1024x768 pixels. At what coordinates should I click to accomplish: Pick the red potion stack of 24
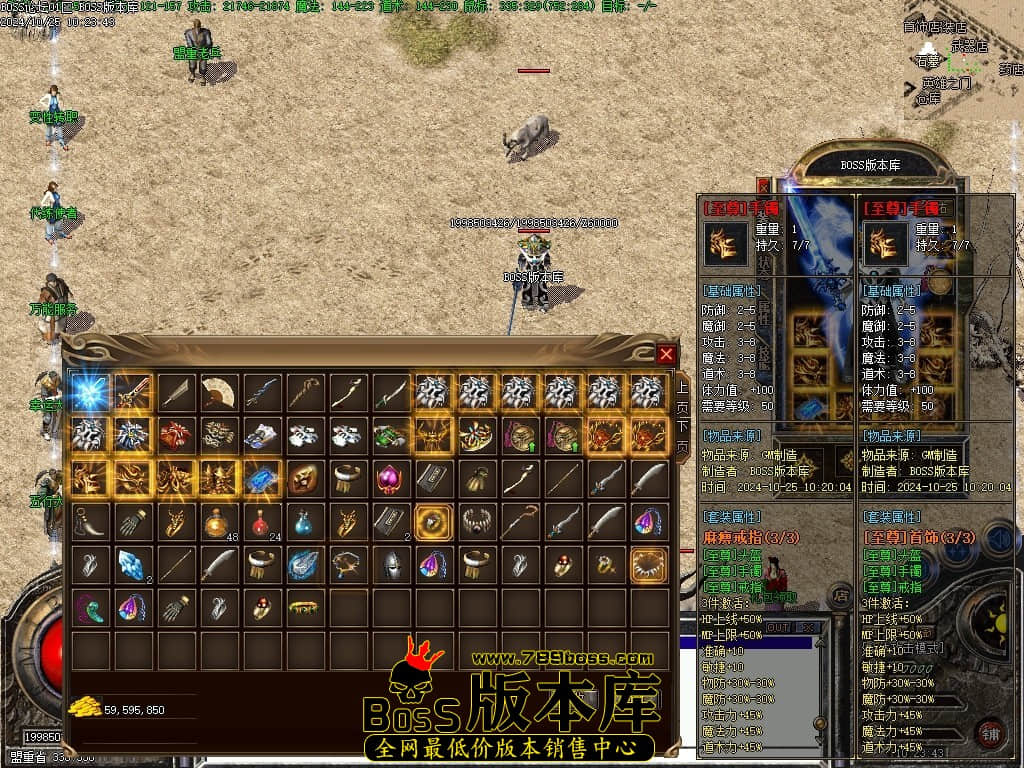pos(261,521)
